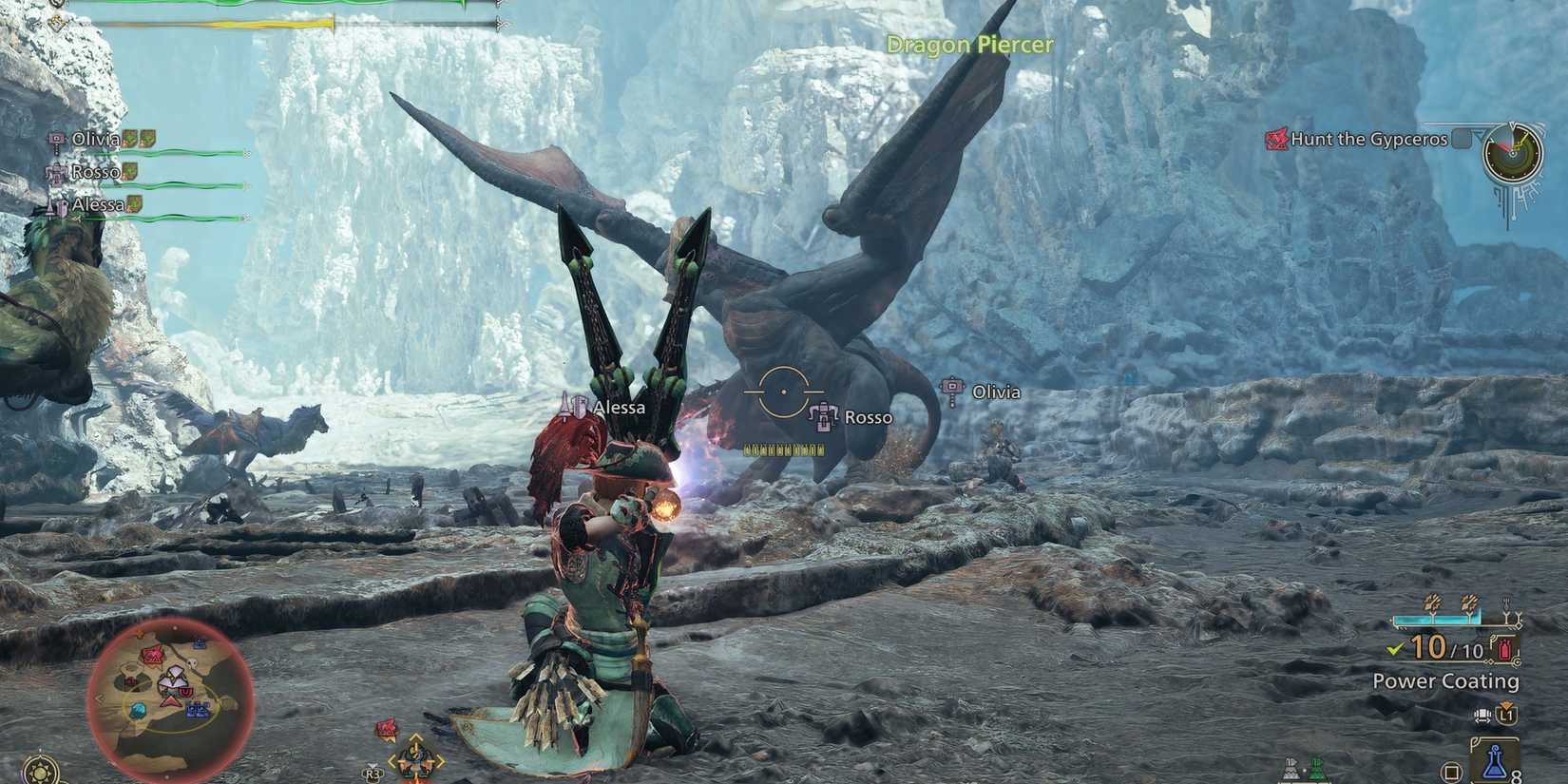Click the cyan coating gauge bar
Viewport: 1568px width, 784px height.
(1438, 618)
